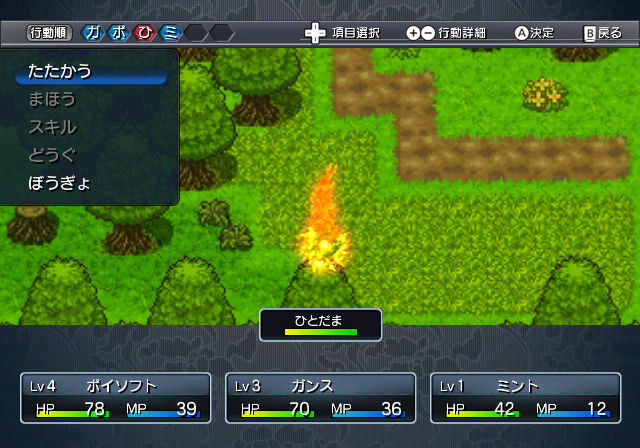Choose the ぼうぎょ defend command
Screen dimensions: 640x448
[x=60, y=183]
